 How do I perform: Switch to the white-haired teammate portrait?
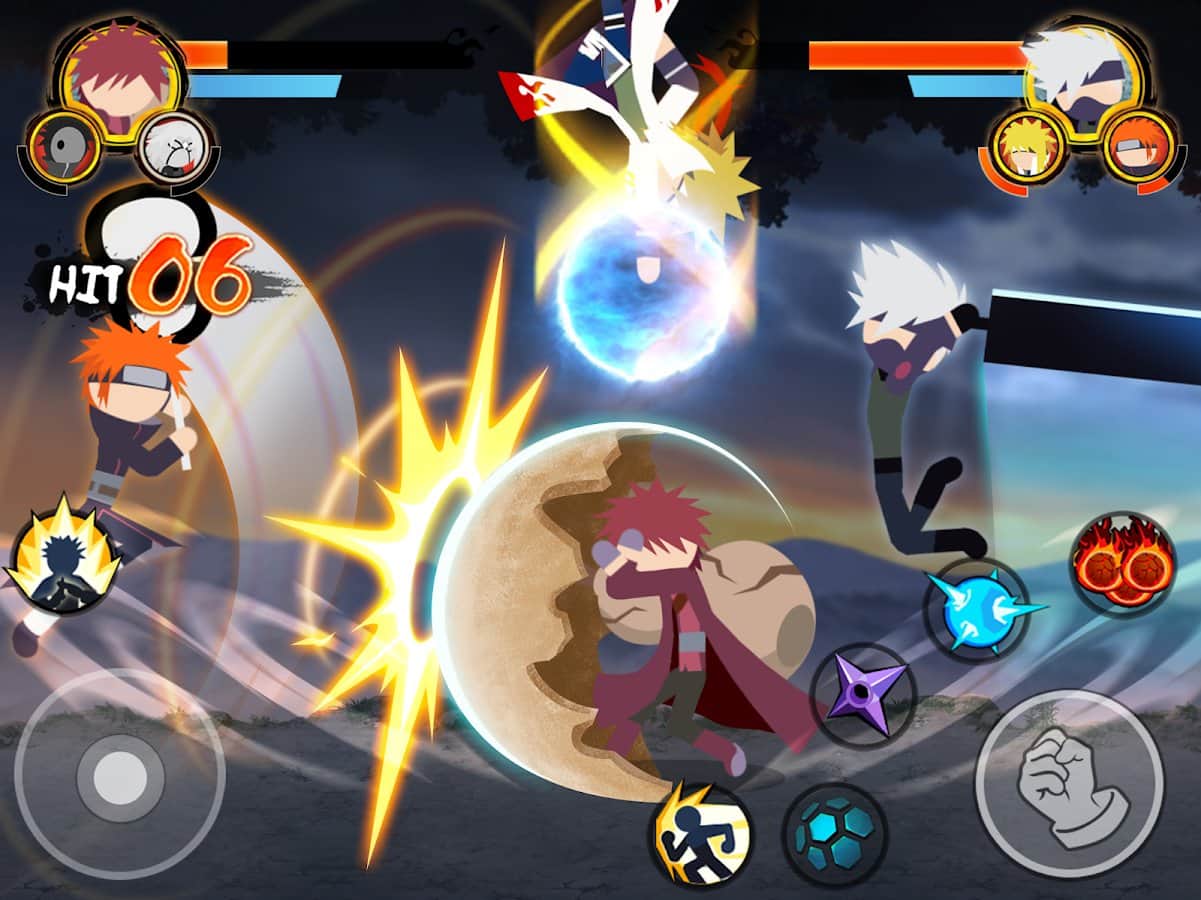(x=174, y=150)
